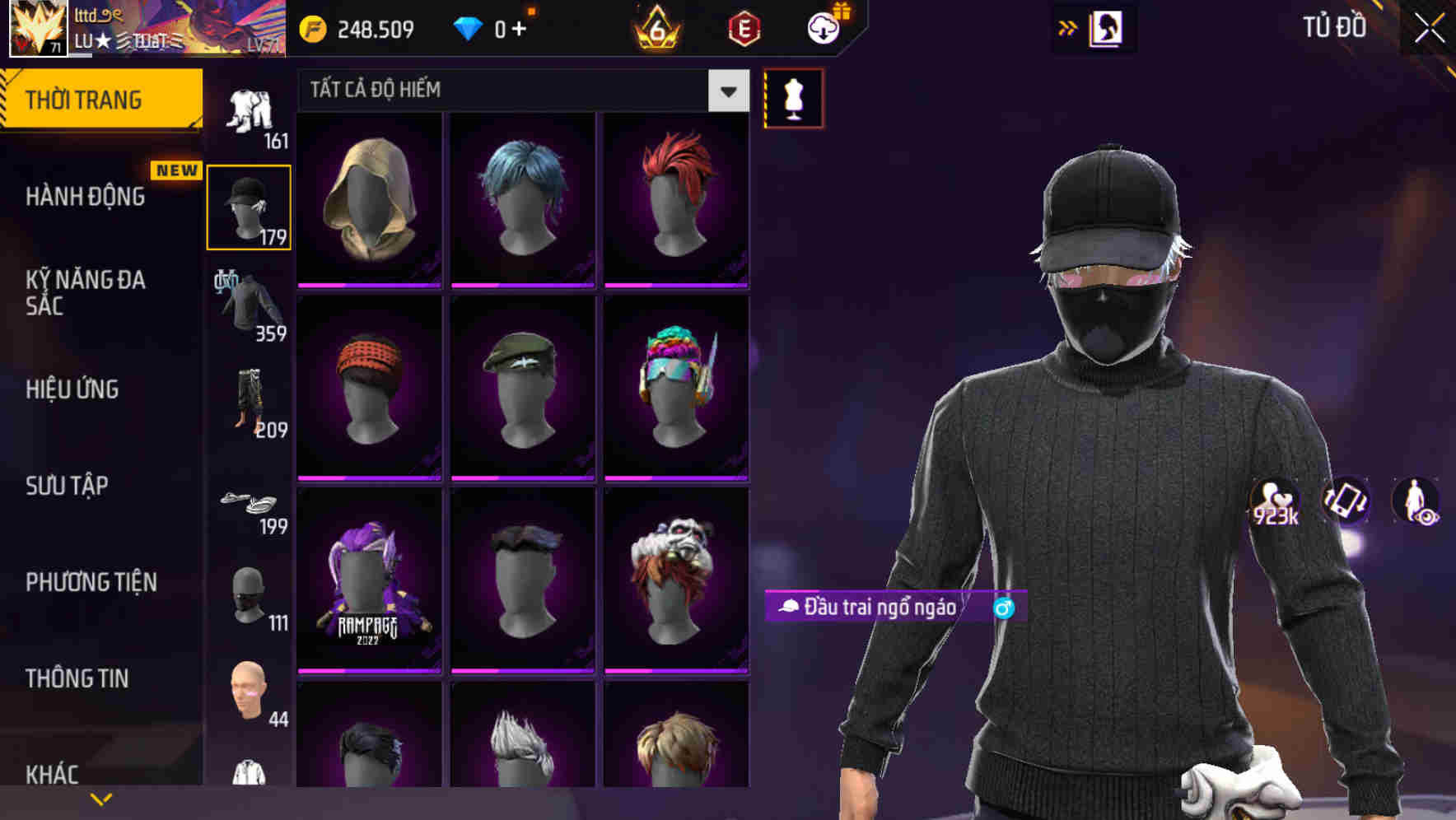1456x820 pixels.
Task: Open the diamond recharge icon
Action: (469, 27)
